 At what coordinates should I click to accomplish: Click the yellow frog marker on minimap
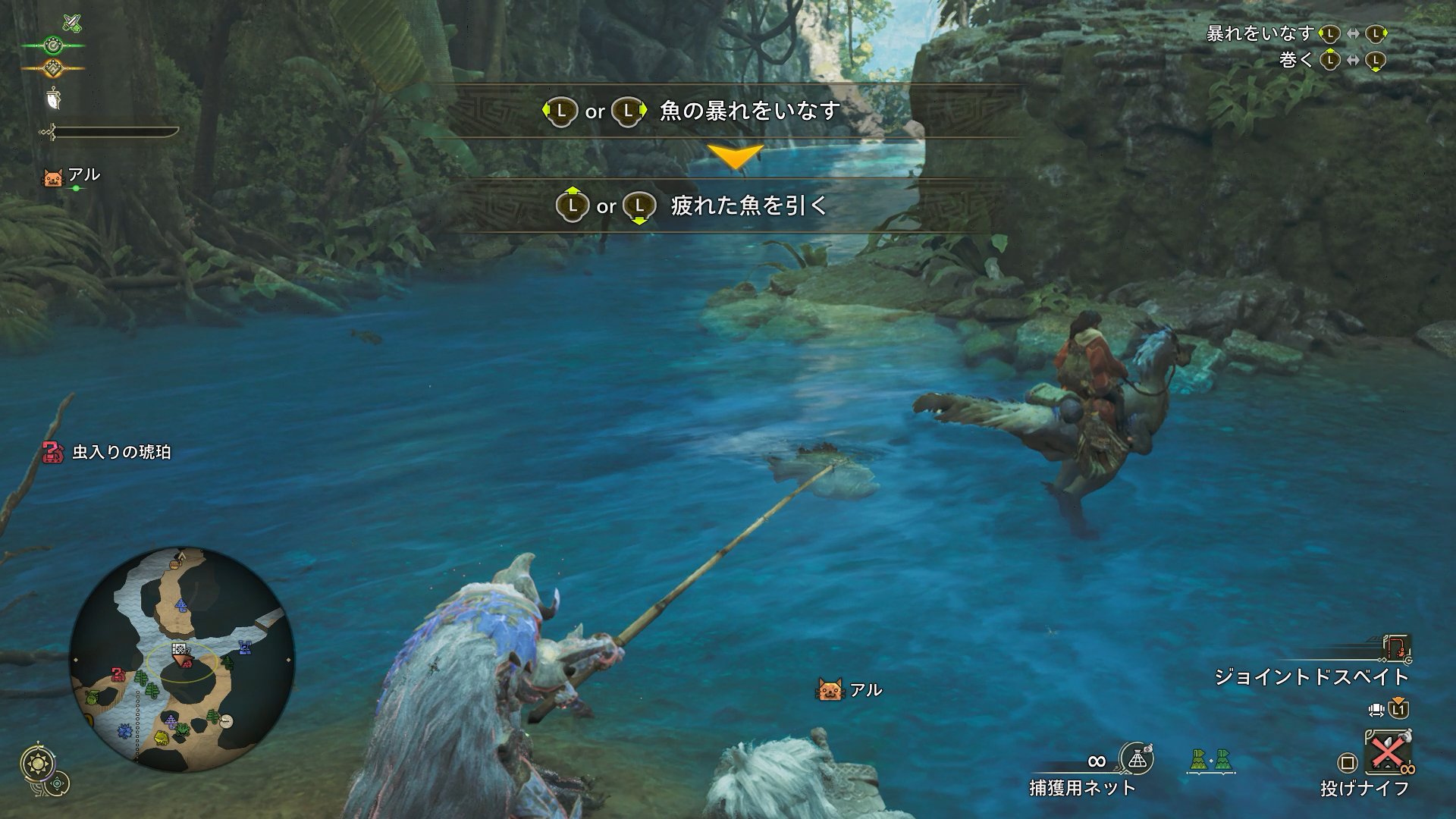click(x=162, y=737)
